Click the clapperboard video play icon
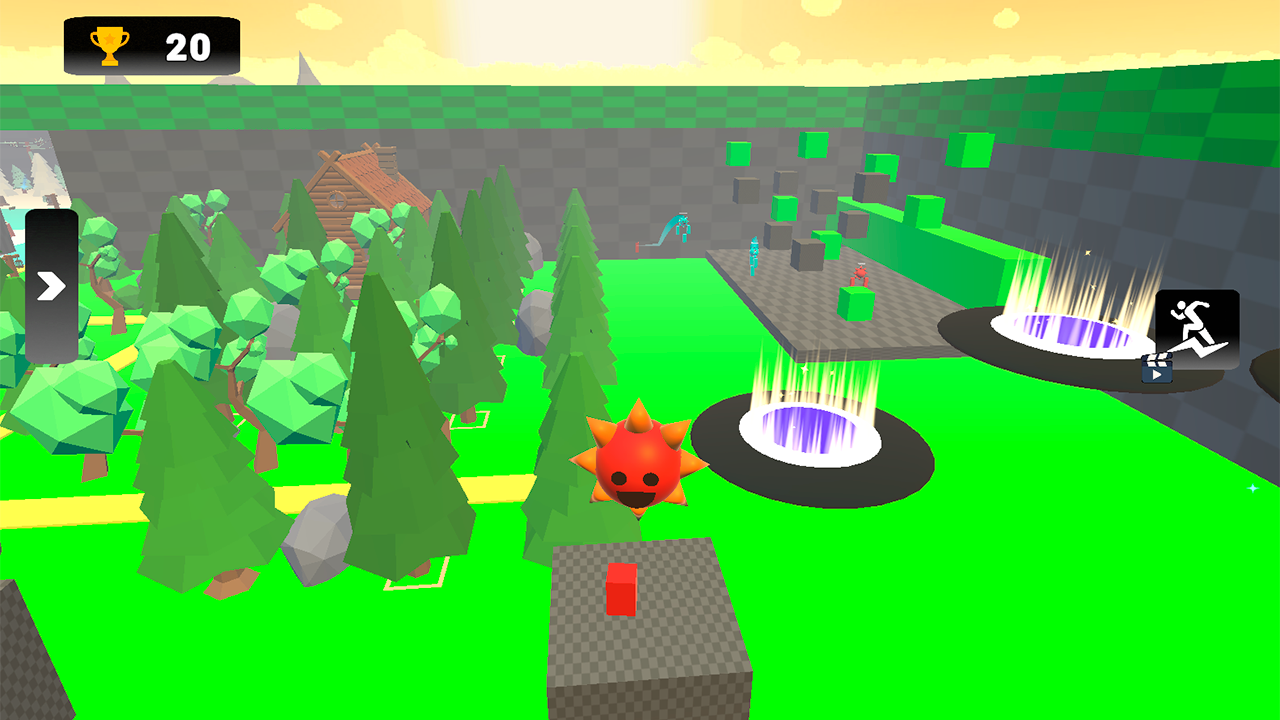The width and height of the screenshot is (1280, 720). coord(1157,367)
